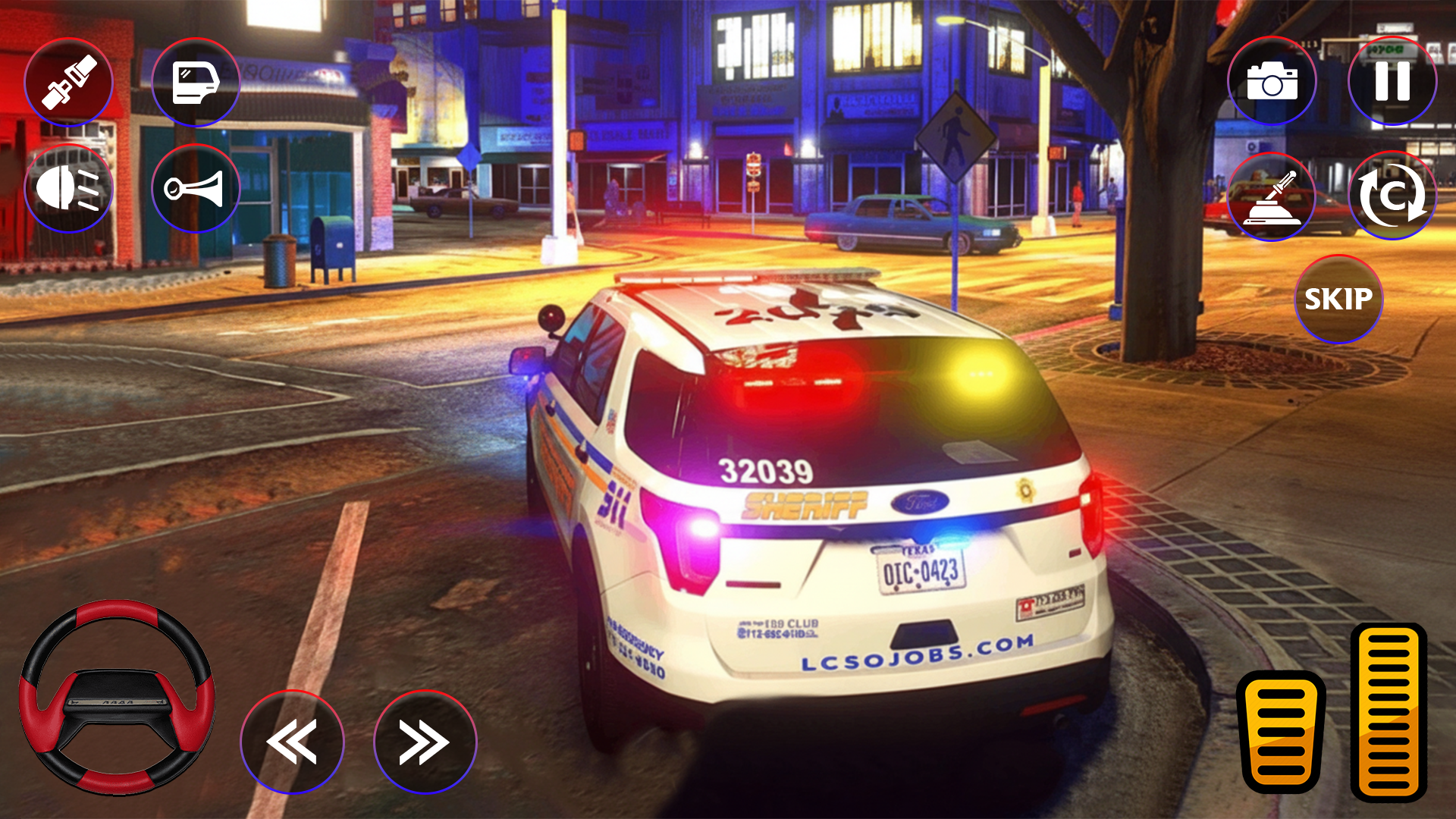1456x819 pixels.
Task: Tap the circular arrows C button
Action: (1392, 196)
